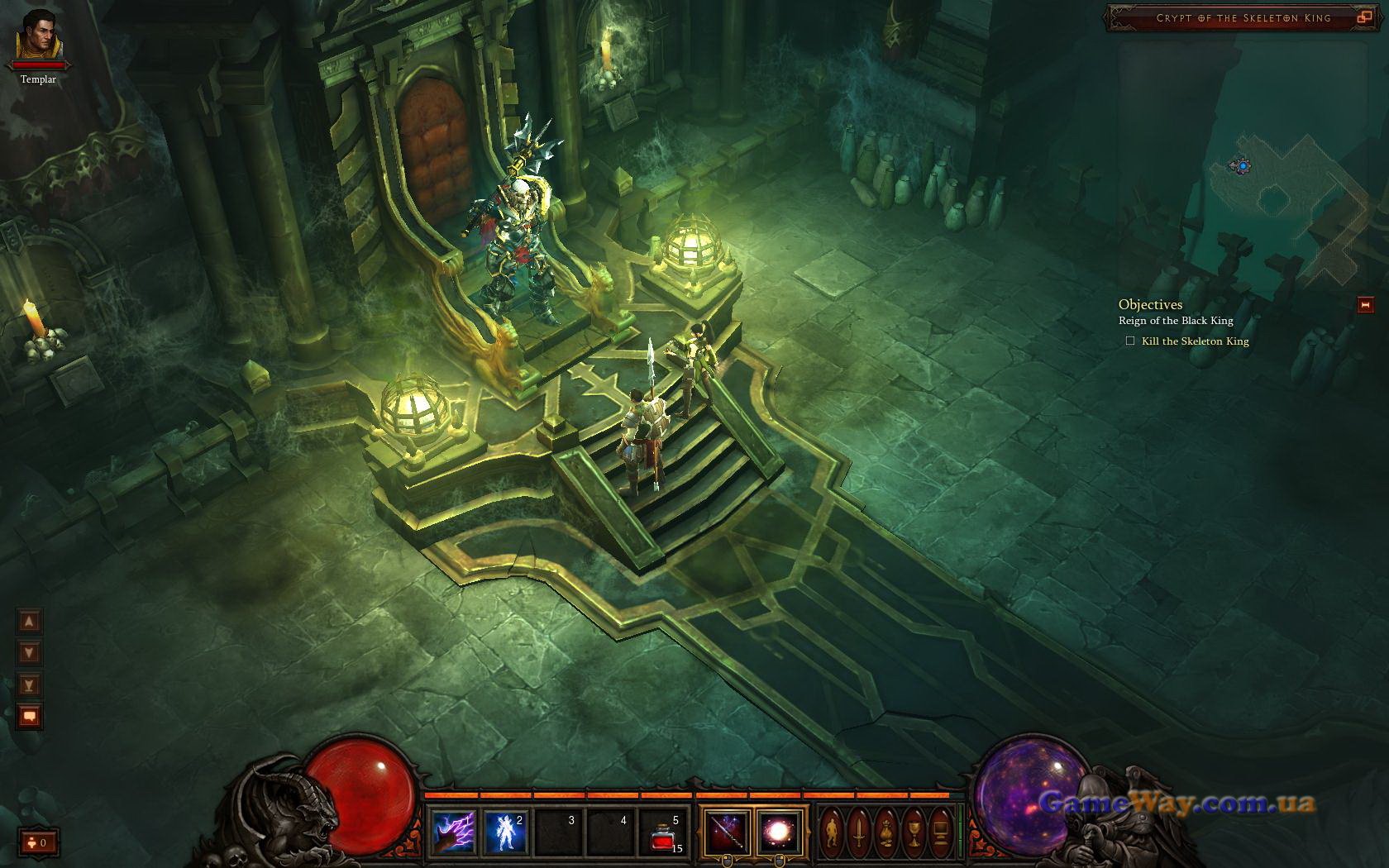The height and width of the screenshot is (868, 1389).
Task: Use the glowing blue figure skill
Action: coord(506,831)
